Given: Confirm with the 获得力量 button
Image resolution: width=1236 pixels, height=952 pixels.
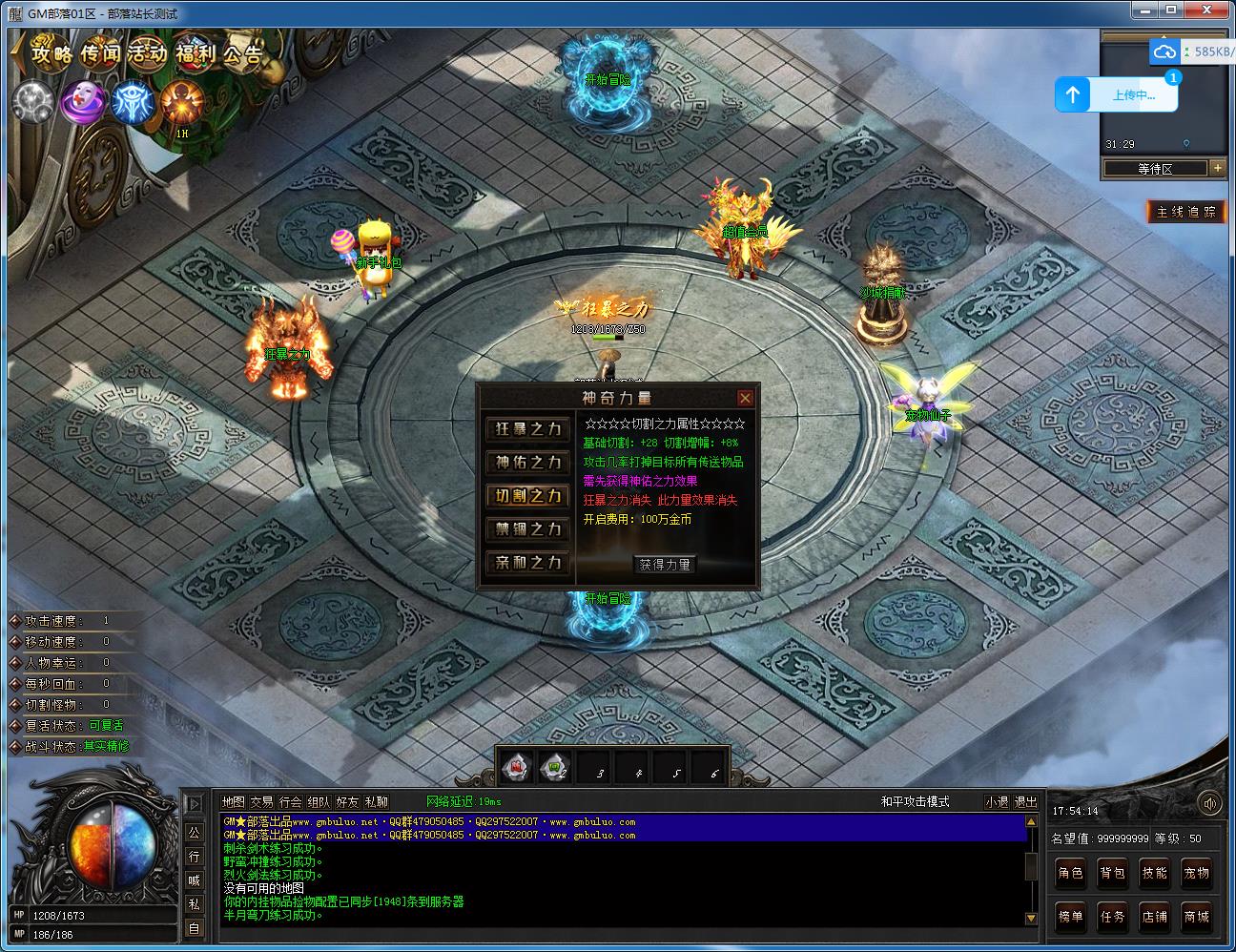Looking at the screenshot, I should (665, 565).
